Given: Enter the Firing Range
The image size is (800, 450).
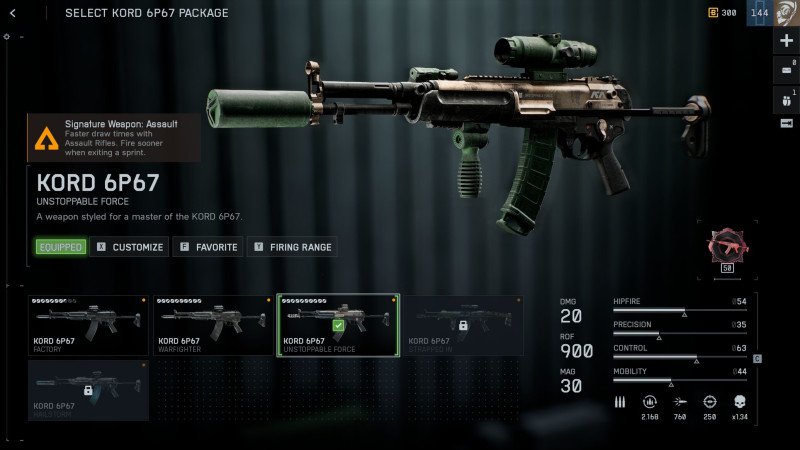Looking at the screenshot, I should 291,246.
